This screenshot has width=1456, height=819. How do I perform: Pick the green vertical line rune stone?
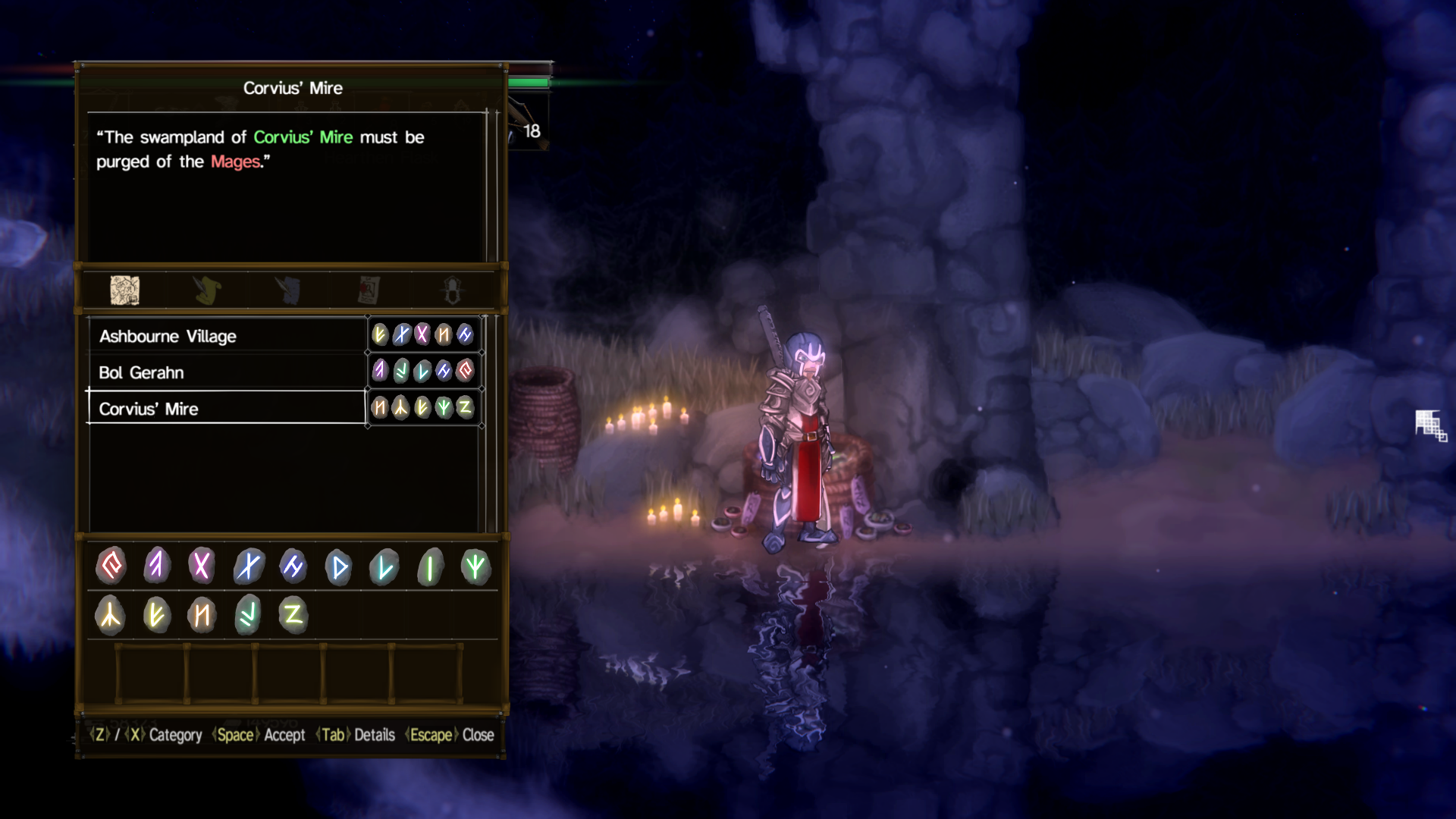point(430,567)
